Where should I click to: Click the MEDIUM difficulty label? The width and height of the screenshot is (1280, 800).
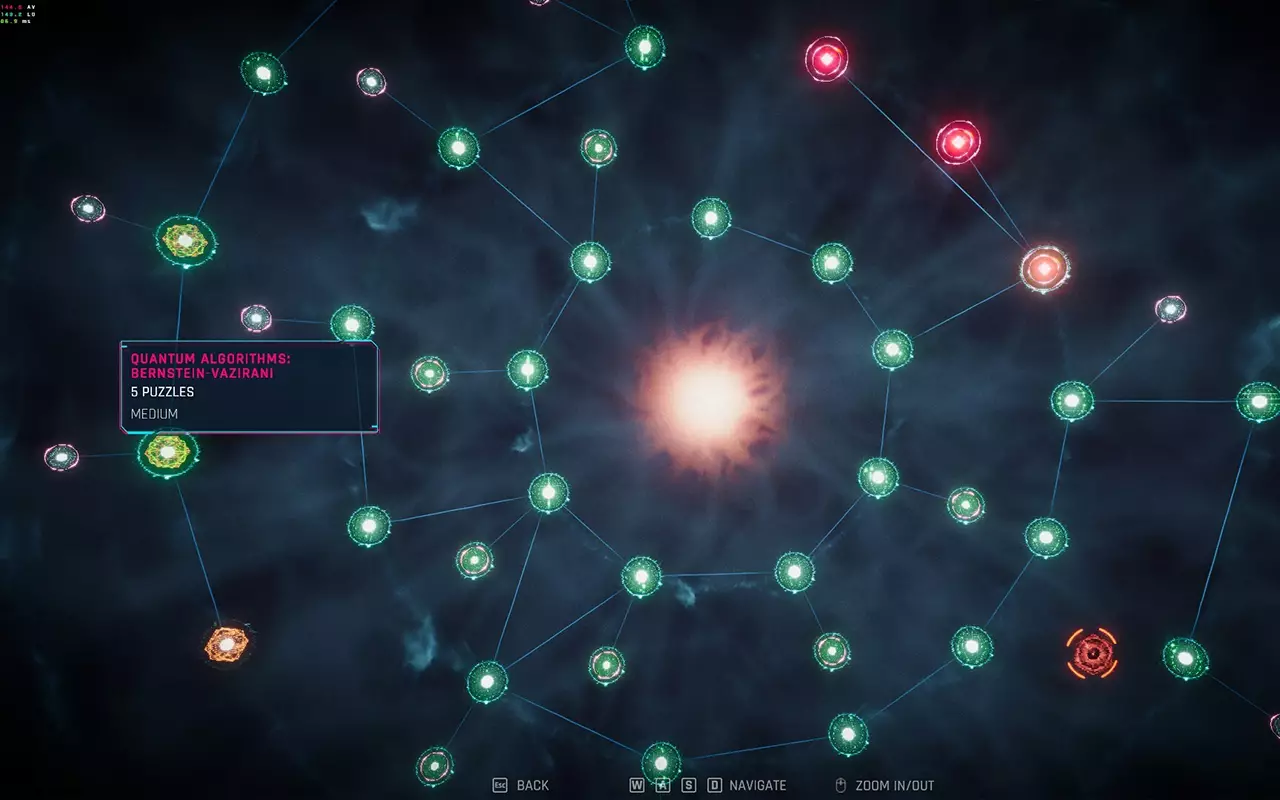point(152,413)
